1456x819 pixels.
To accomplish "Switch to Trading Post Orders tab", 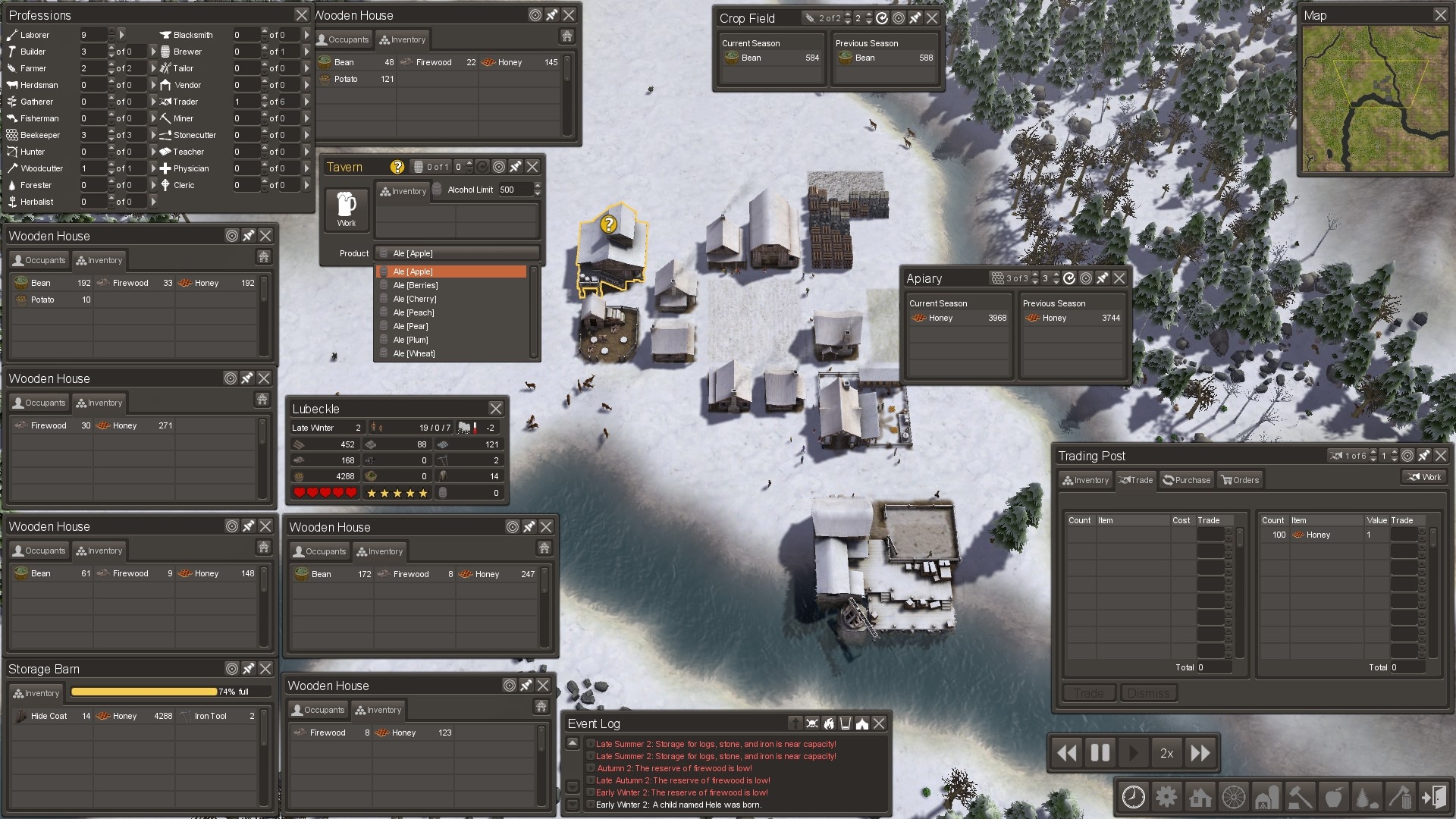I will click(x=1240, y=480).
